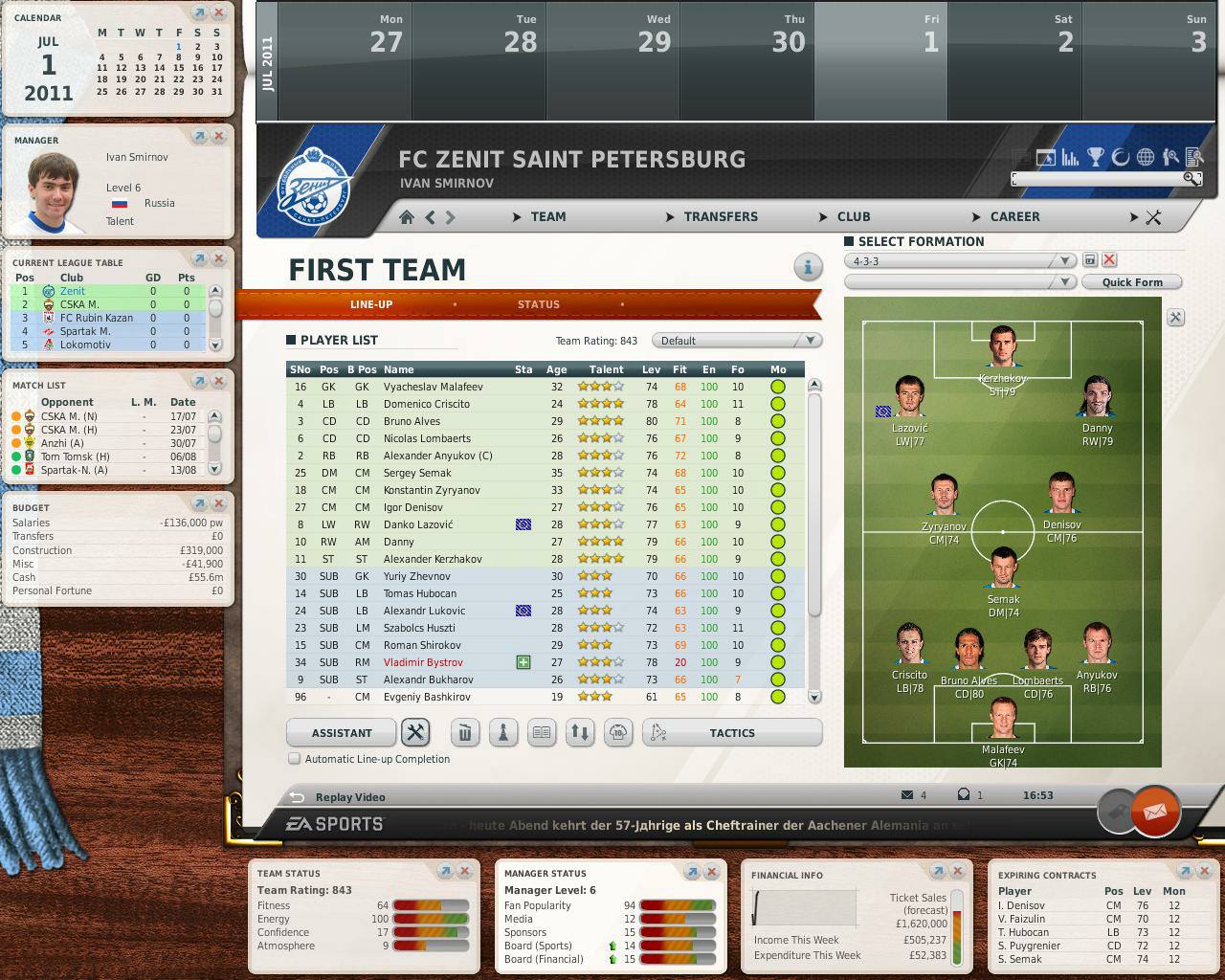Open the TRANSFERS menu
This screenshot has width=1225, height=980.
(720, 217)
